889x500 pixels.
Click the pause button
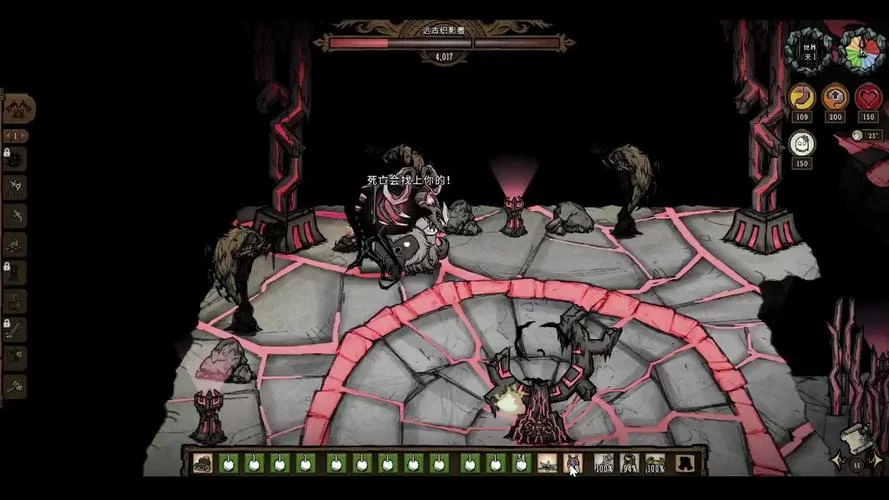pyautogui.click(x=856, y=464)
